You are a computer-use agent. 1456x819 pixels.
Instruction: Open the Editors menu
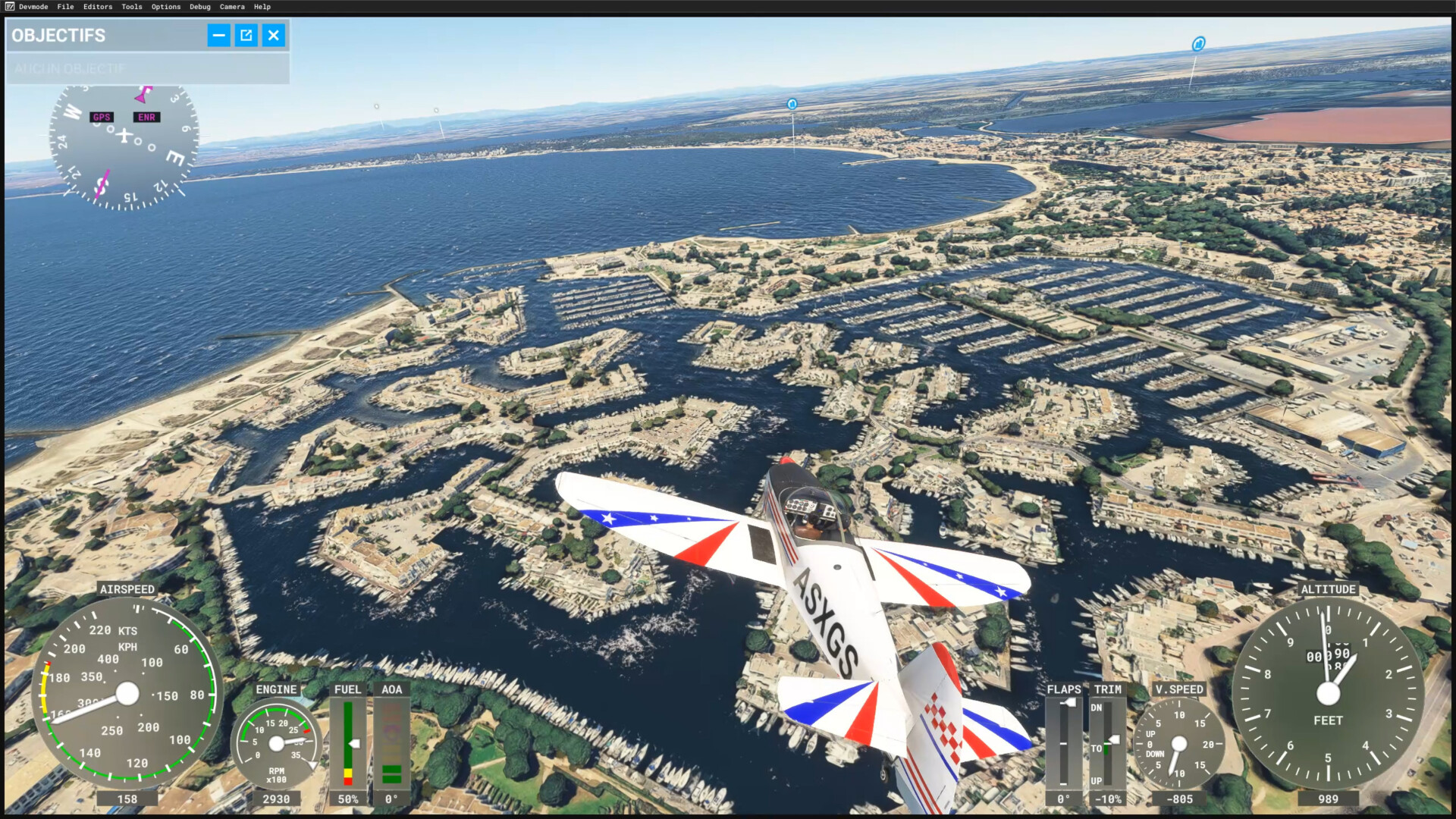coord(98,7)
